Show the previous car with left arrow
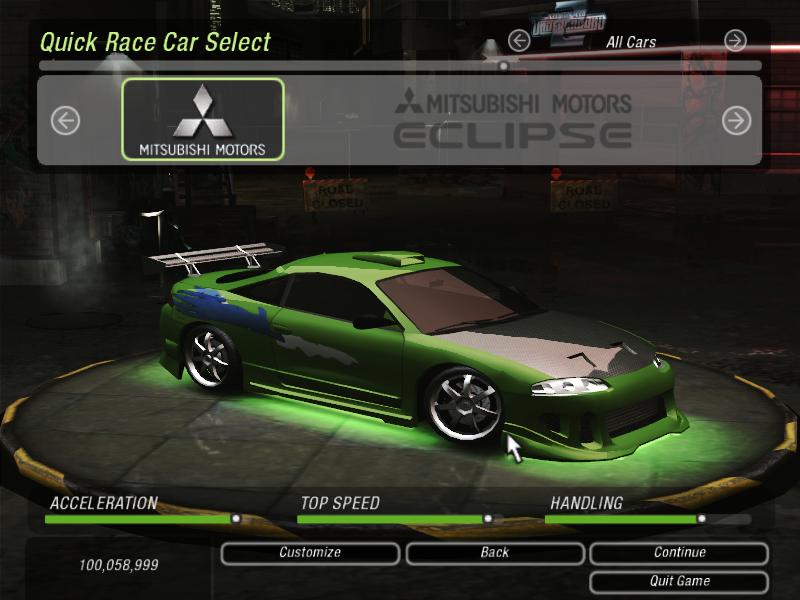 [x=65, y=121]
